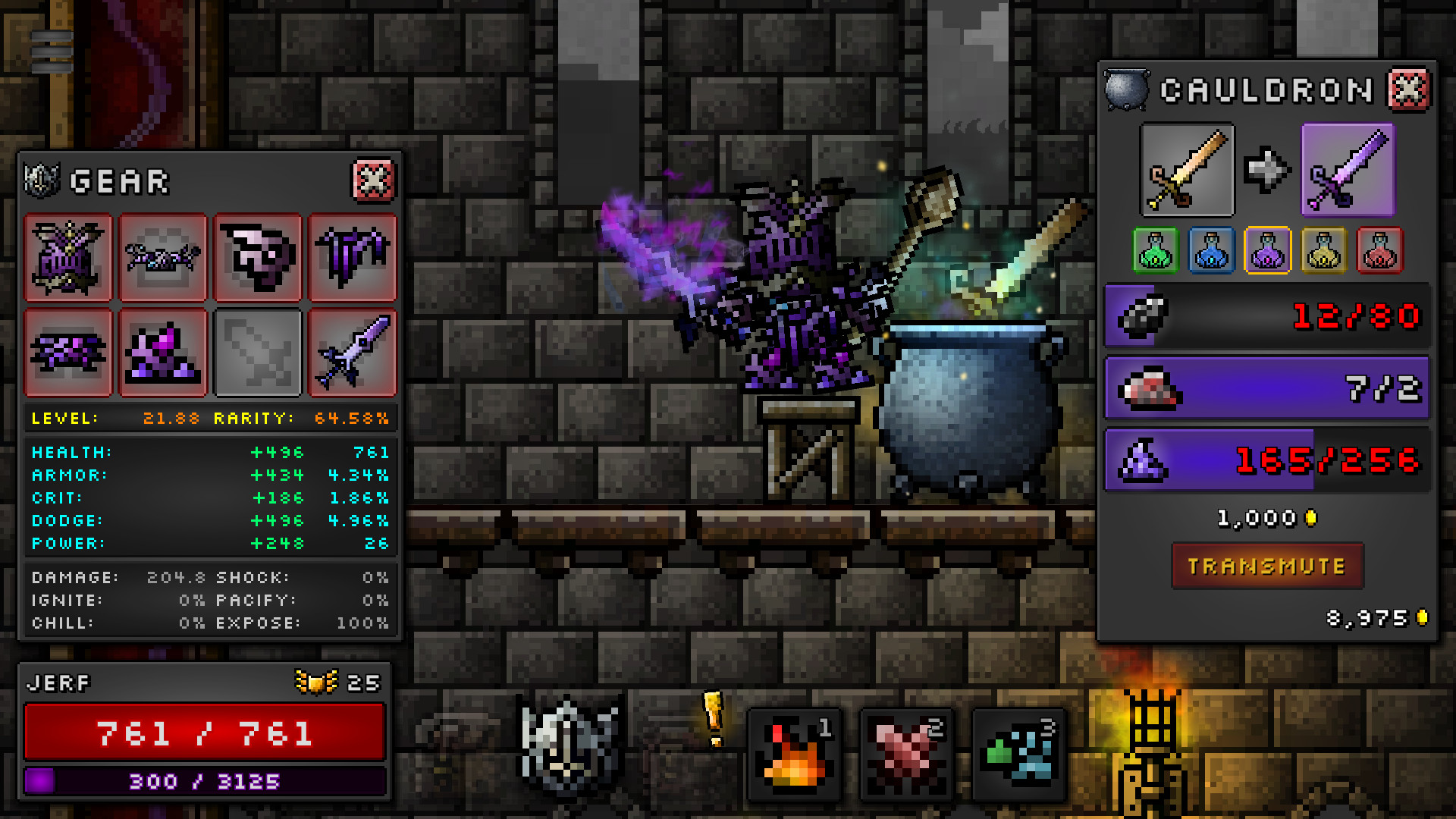The height and width of the screenshot is (819, 1456).
Task: Select the hood item in Gear slots
Action: [258, 258]
